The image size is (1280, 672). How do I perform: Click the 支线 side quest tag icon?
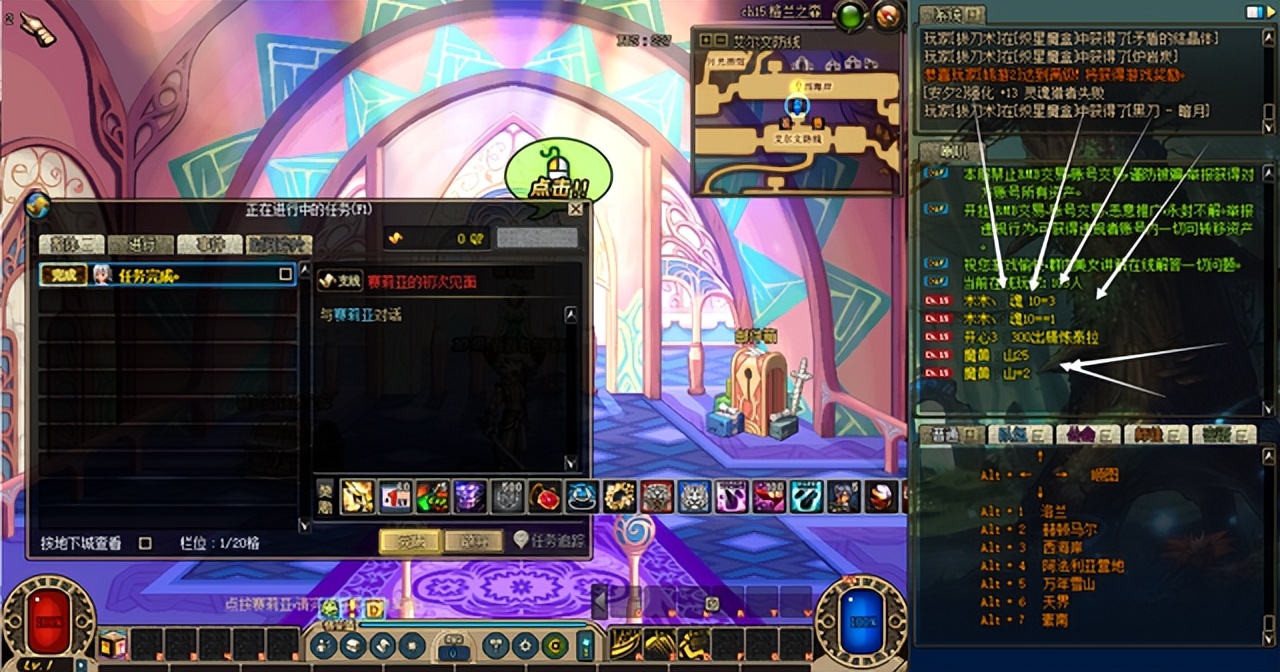click(340, 282)
